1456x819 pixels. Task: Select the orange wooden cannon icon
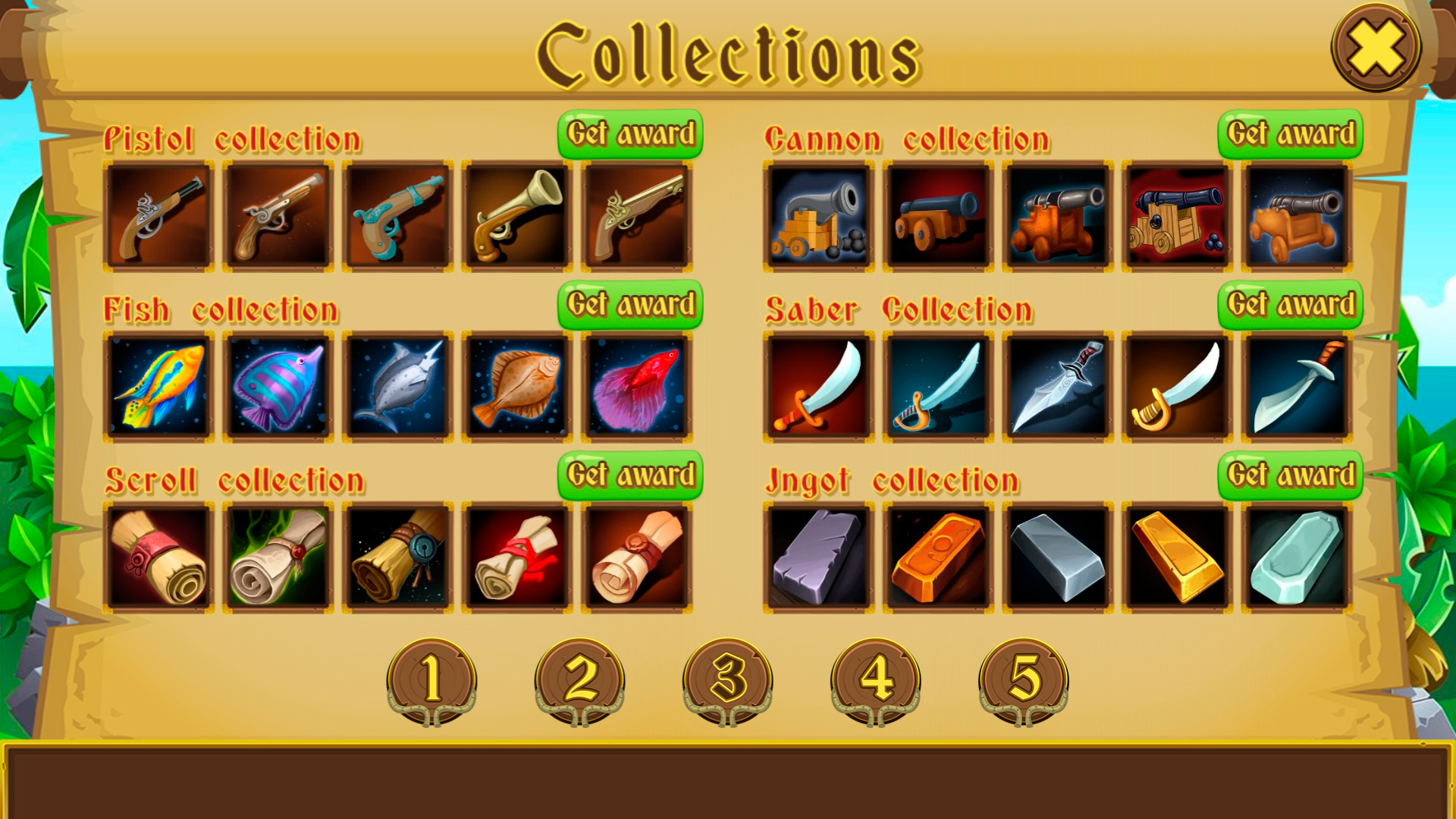click(1054, 215)
